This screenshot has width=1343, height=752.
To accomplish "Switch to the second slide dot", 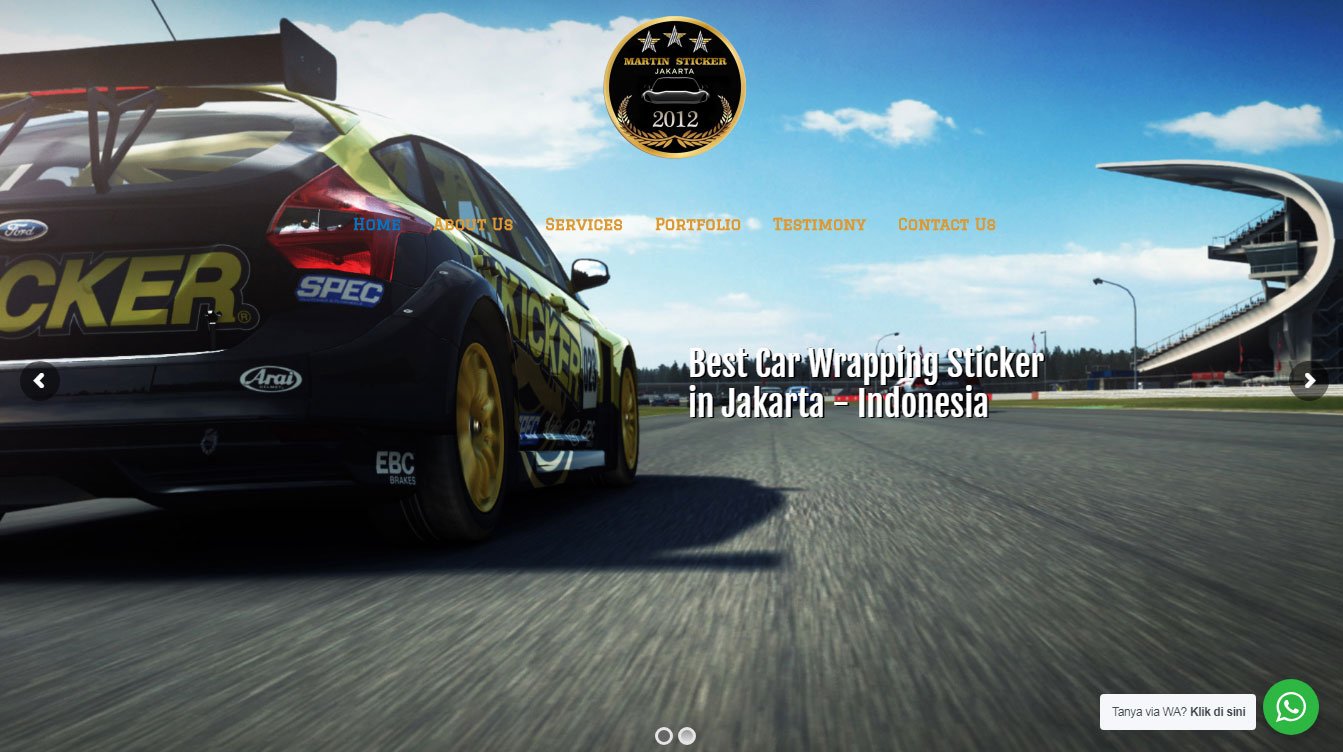I will [x=687, y=736].
